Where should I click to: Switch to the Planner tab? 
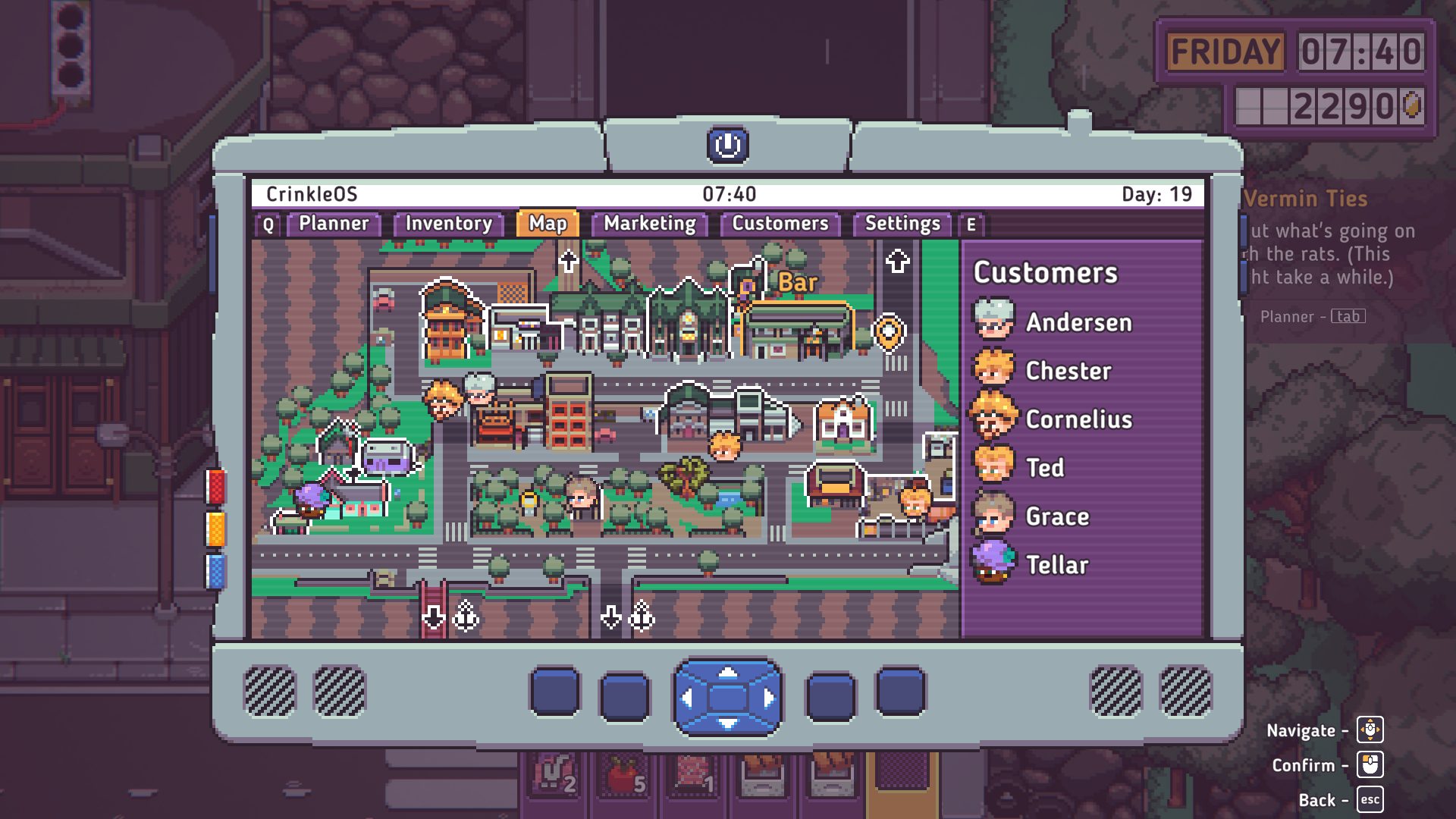pos(334,224)
